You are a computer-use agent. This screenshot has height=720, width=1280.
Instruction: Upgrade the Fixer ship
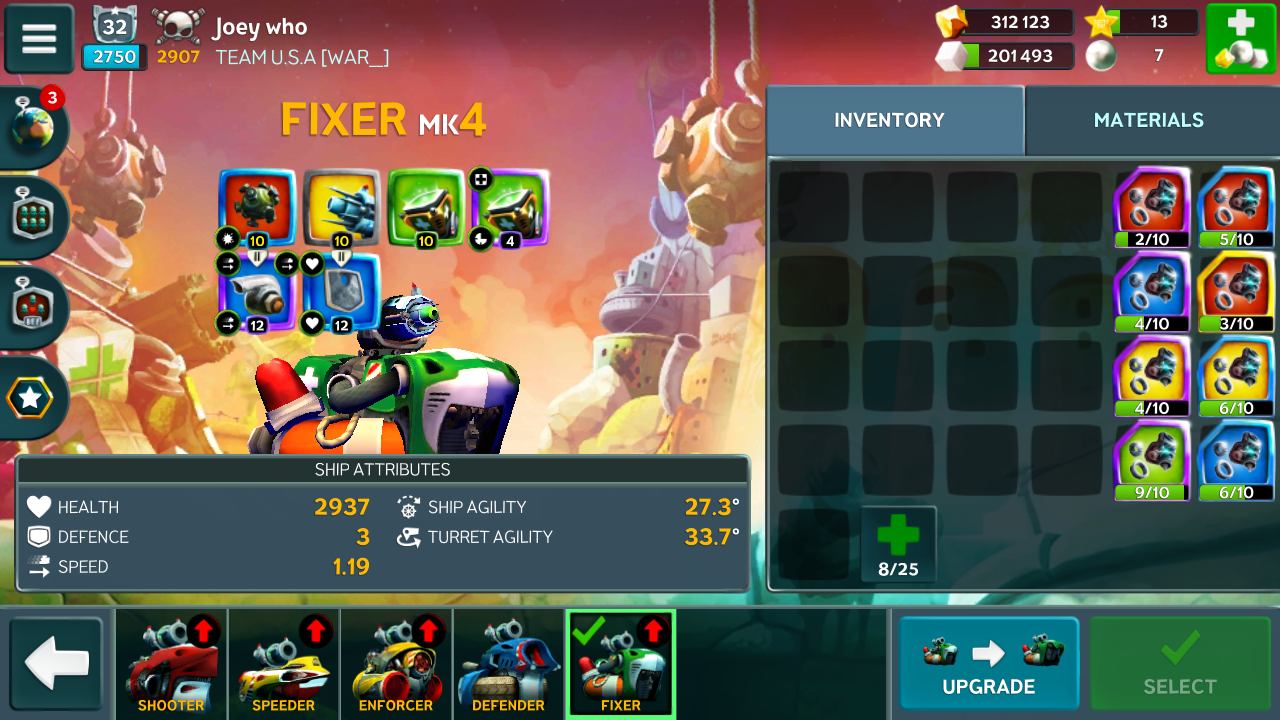point(988,664)
